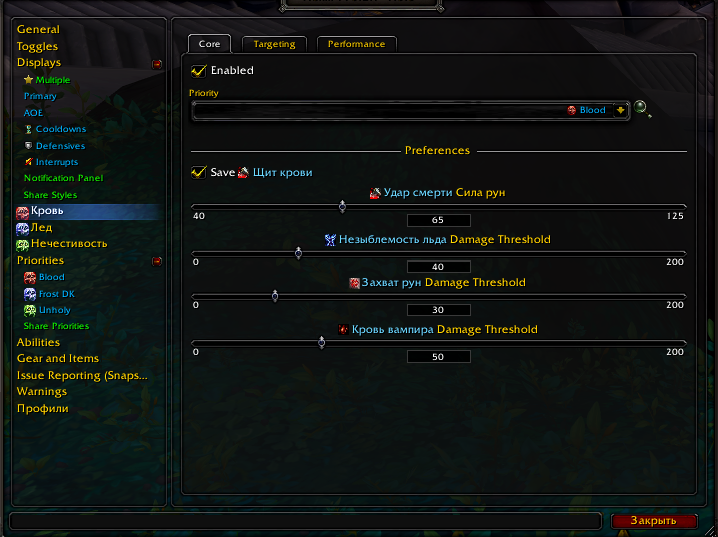Select the Core tab

209,44
